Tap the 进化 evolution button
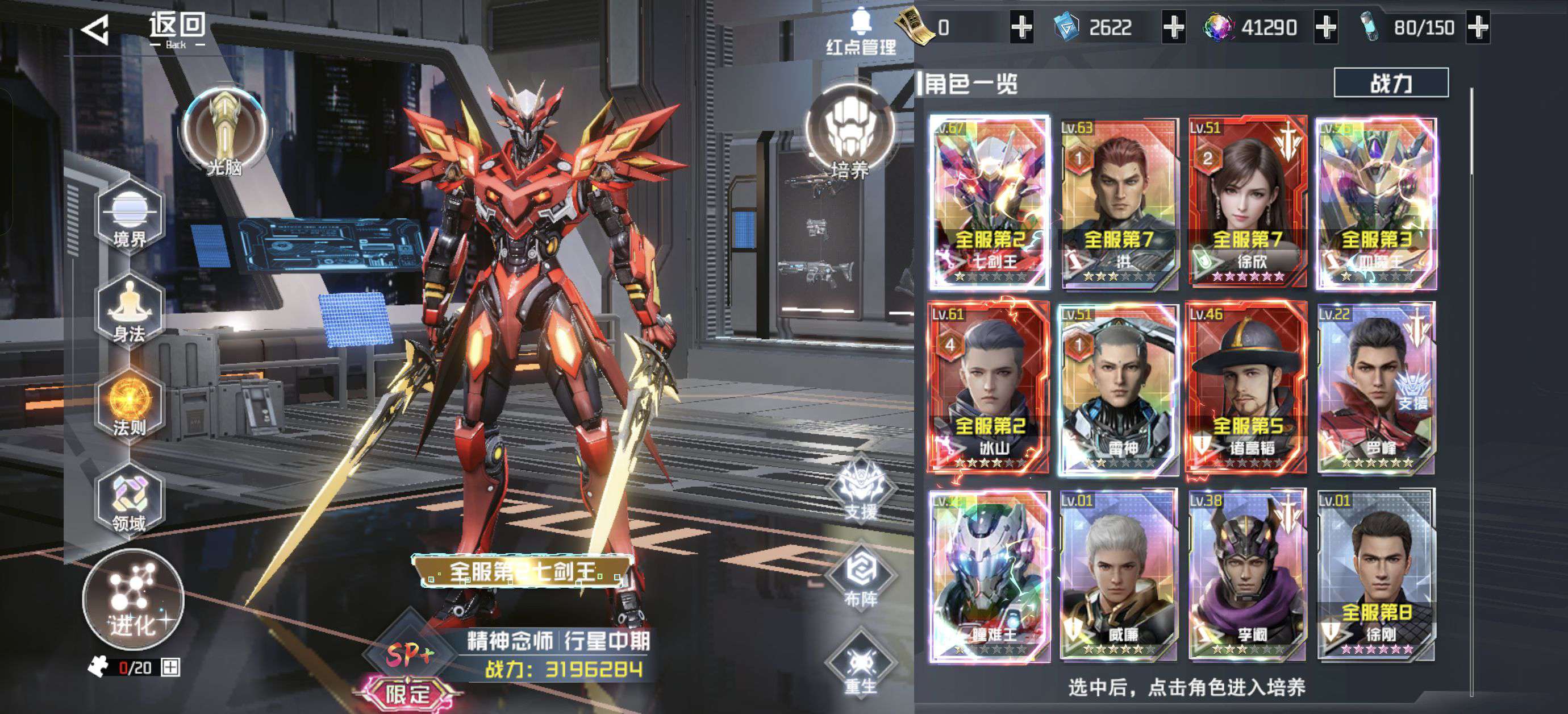Screen dimensions: 1568x714 pos(134,600)
